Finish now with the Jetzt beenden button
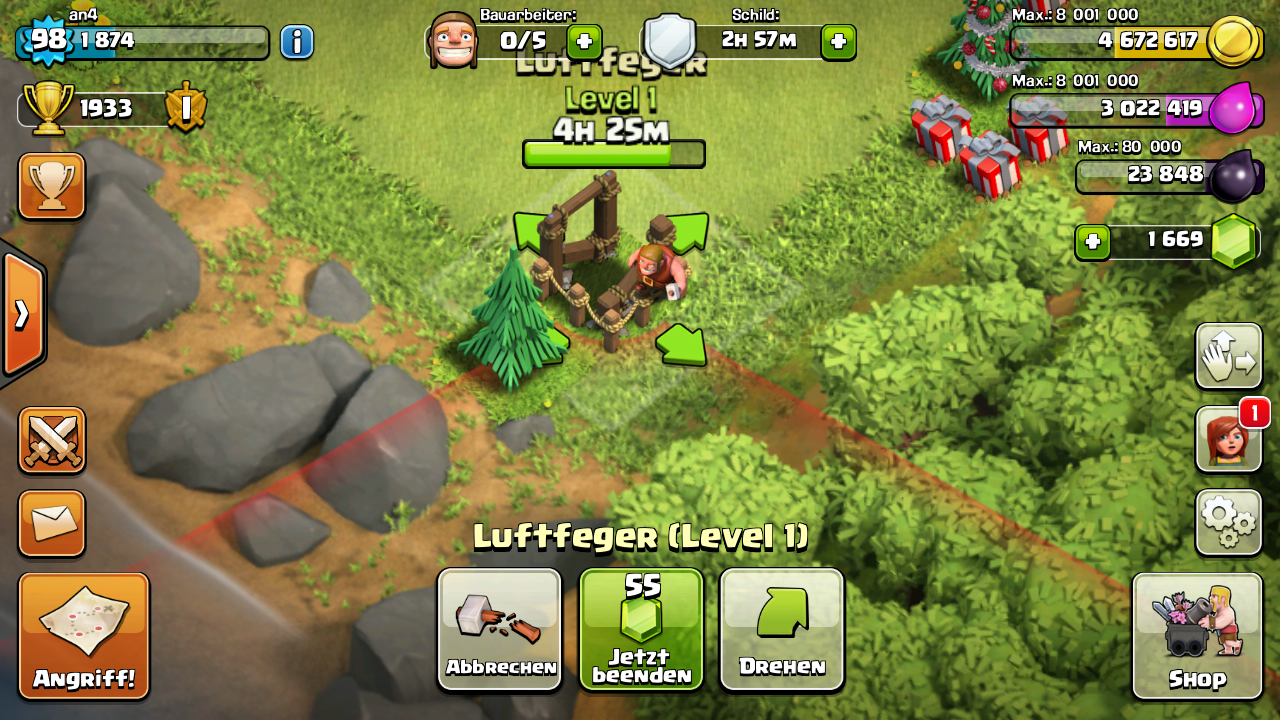This screenshot has height=720, width=1280. tap(641, 629)
